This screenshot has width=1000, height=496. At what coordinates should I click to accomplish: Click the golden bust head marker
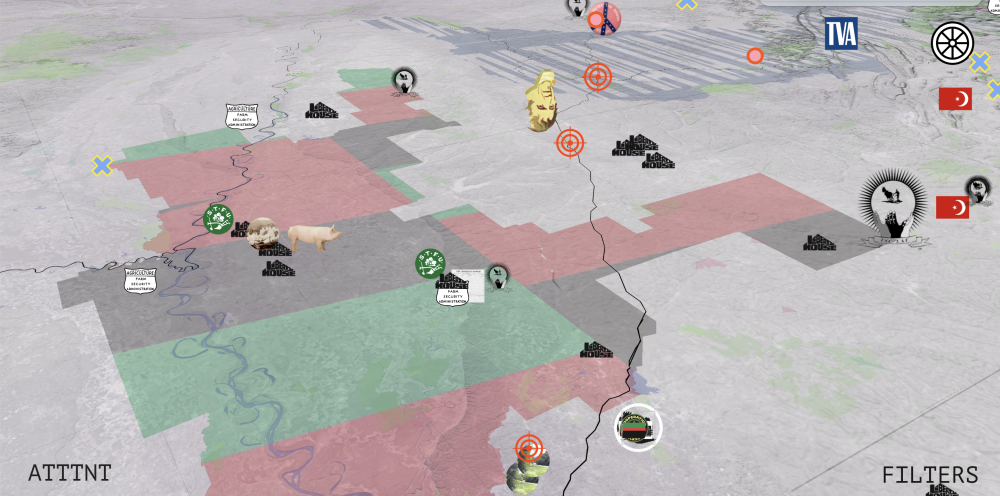click(x=542, y=101)
